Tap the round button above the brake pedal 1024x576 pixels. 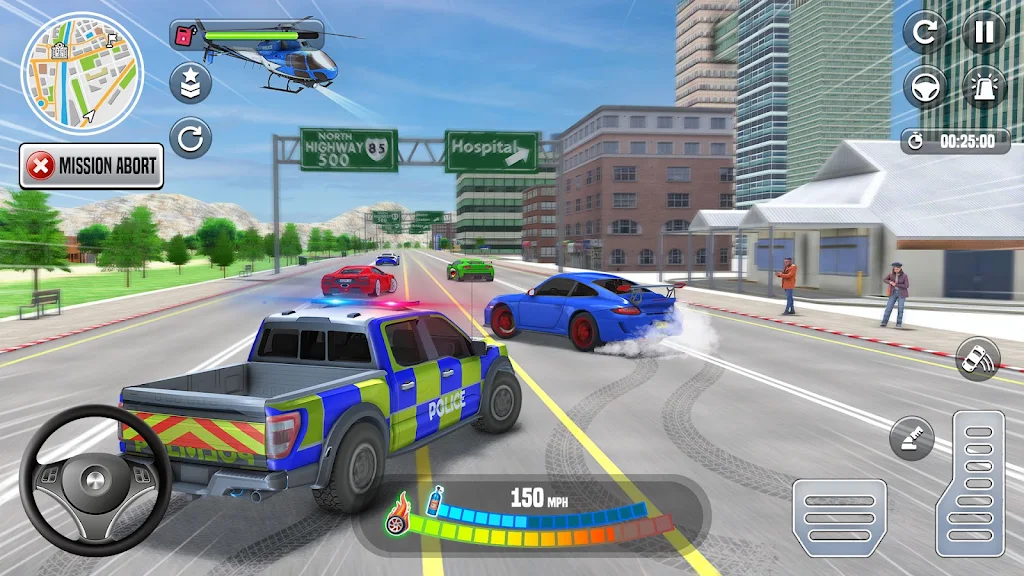pos(911,439)
